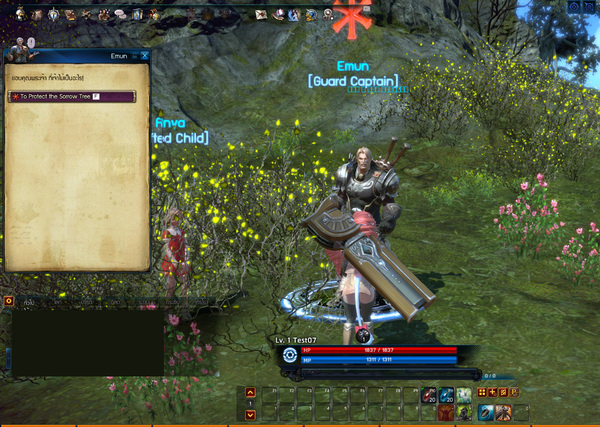Use the blue potion hotbar slot
The height and width of the screenshot is (427, 600).
446,396
